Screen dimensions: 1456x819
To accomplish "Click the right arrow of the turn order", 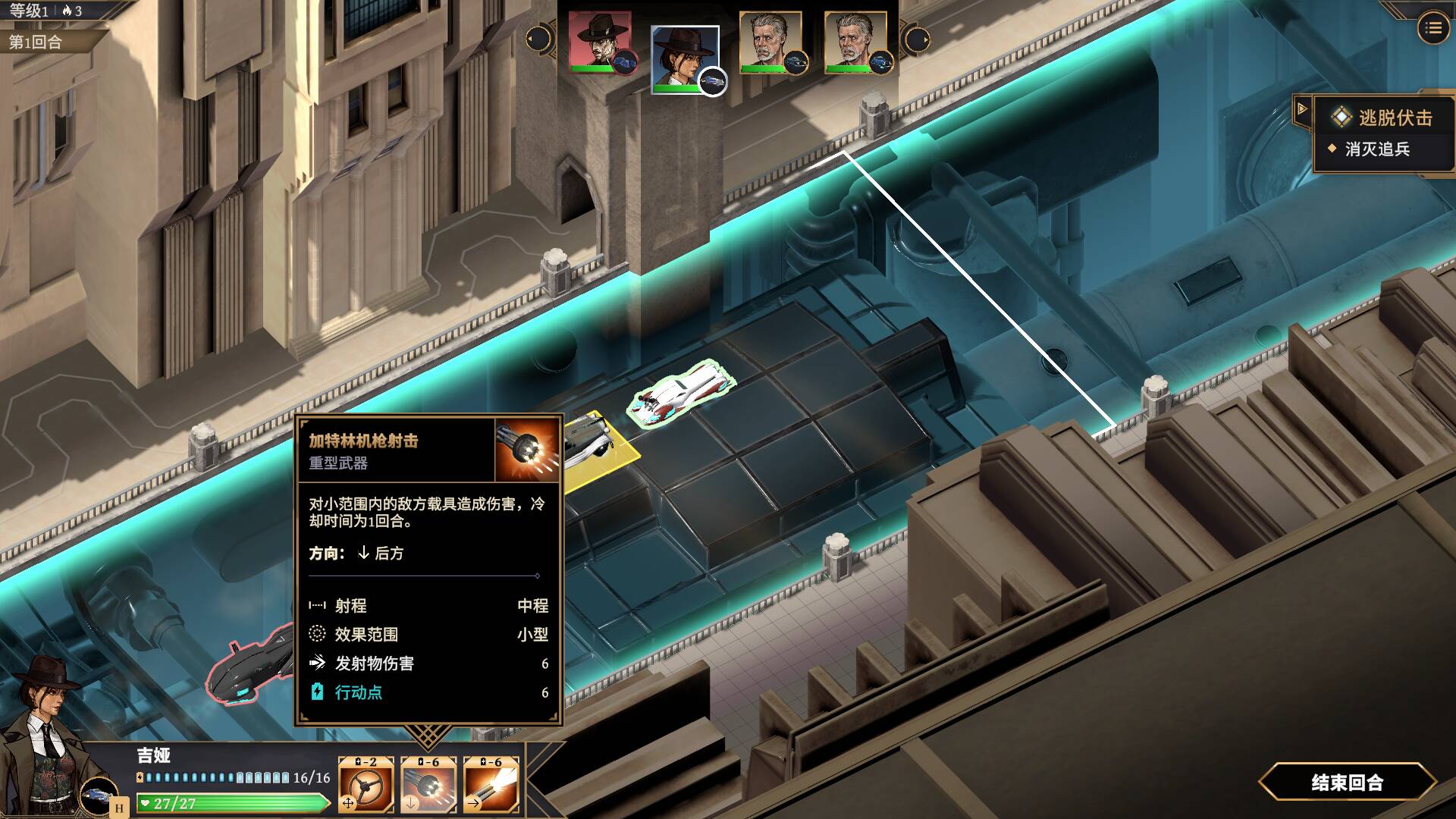I will 916,39.
